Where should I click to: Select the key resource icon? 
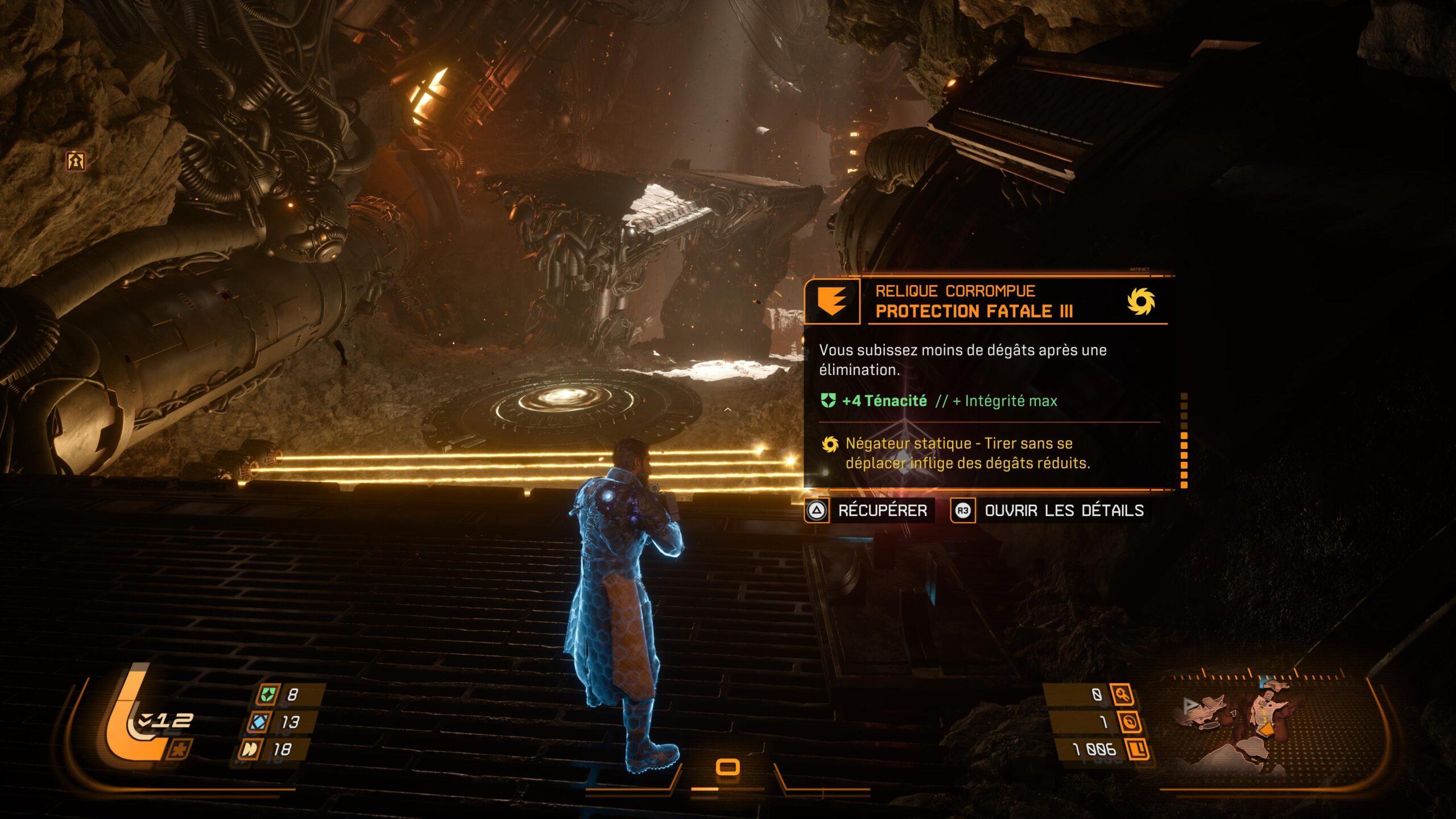coord(1123,694)
